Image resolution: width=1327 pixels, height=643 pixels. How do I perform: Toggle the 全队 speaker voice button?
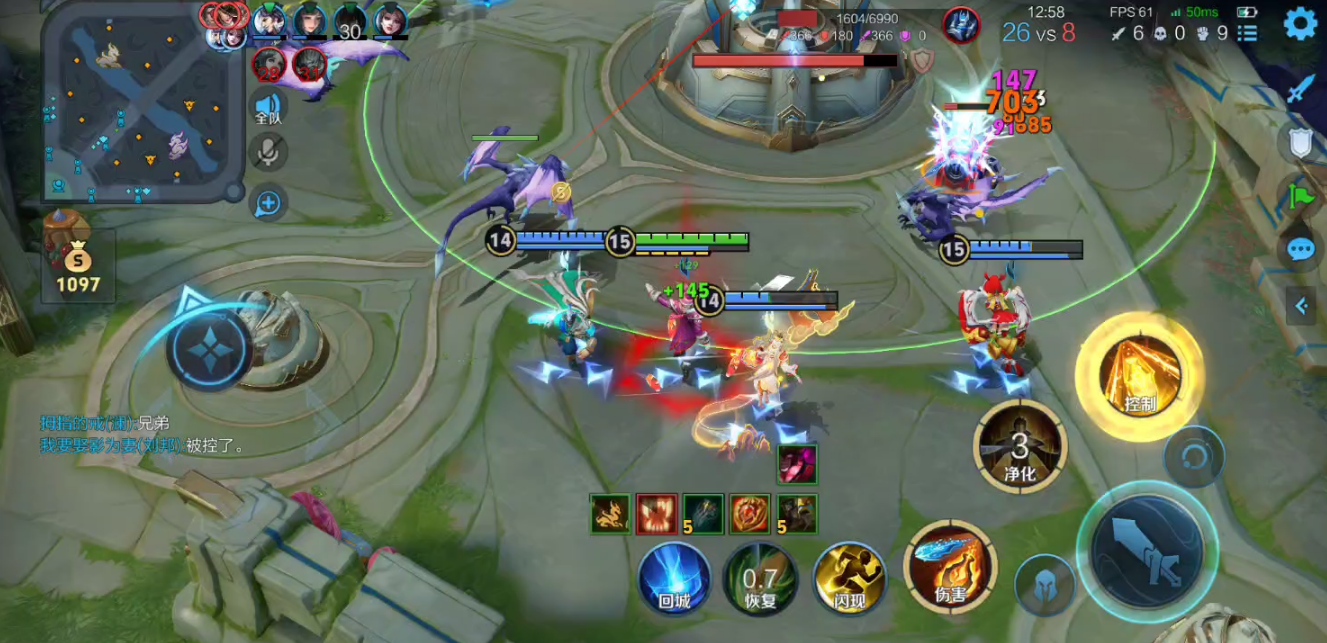point(268,107)
